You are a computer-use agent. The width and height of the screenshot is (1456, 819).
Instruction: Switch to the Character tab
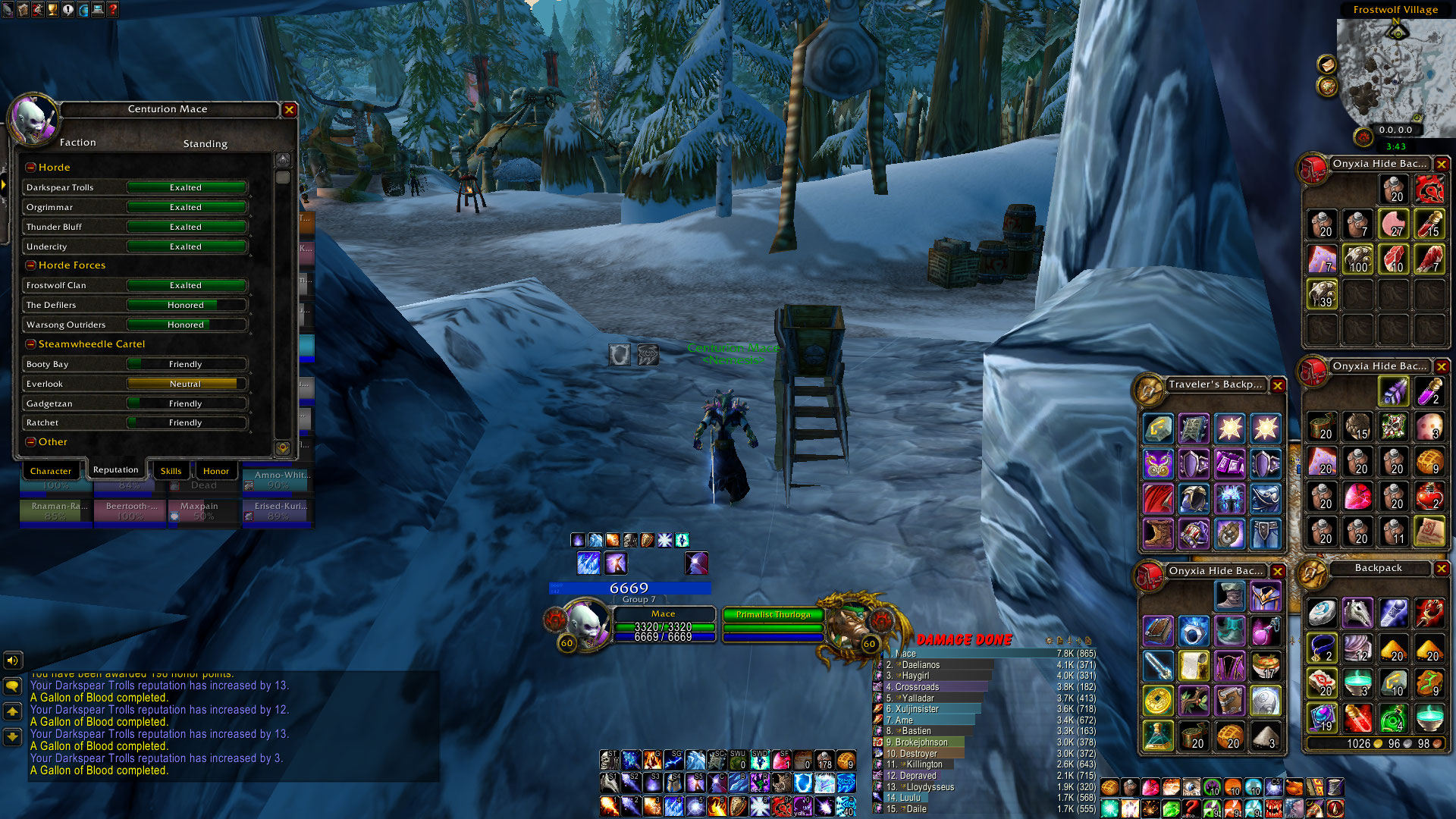pos(51,471)
